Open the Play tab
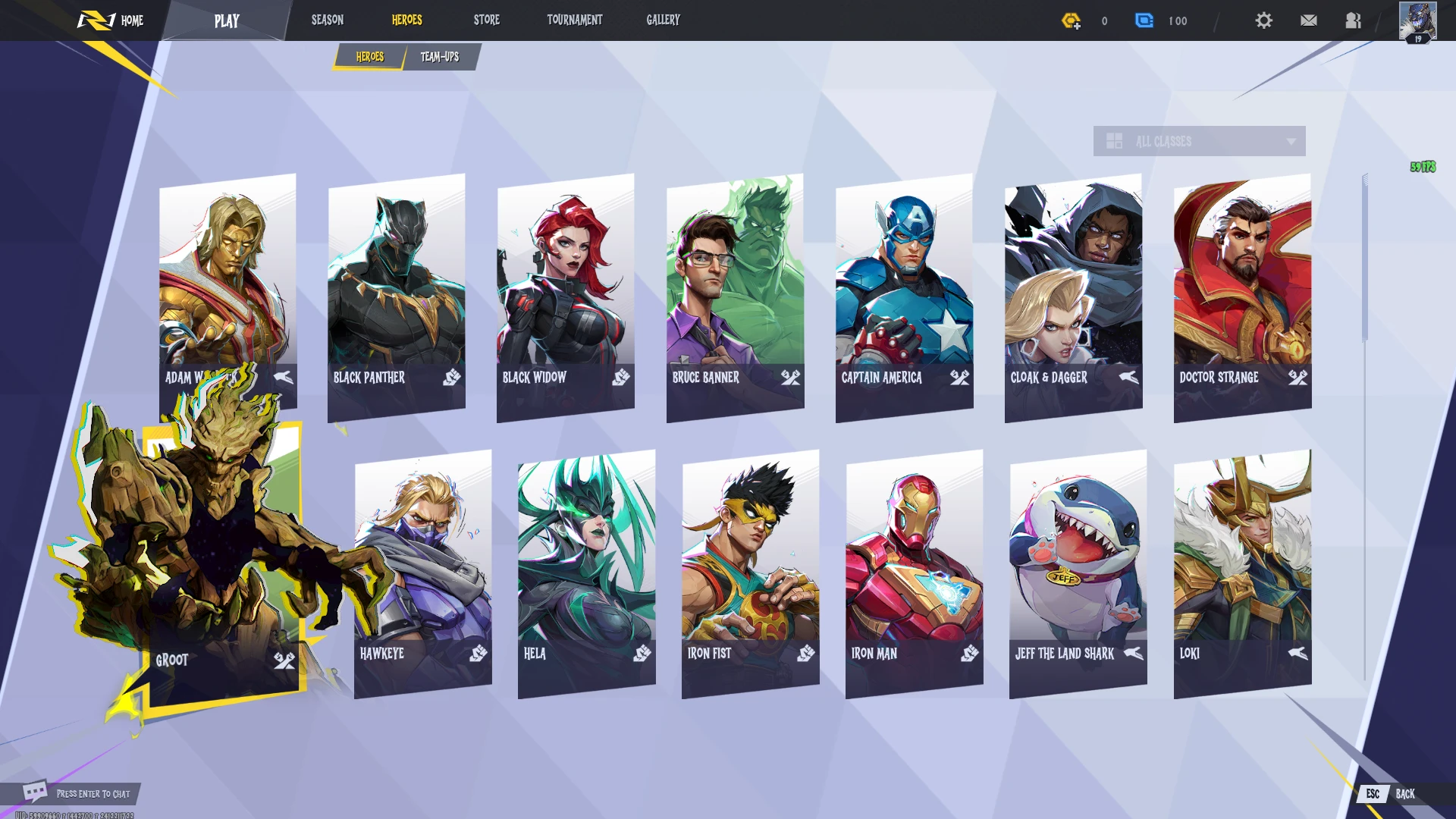This screenshot has width=1456, height=819. click(x=227, y=21)
